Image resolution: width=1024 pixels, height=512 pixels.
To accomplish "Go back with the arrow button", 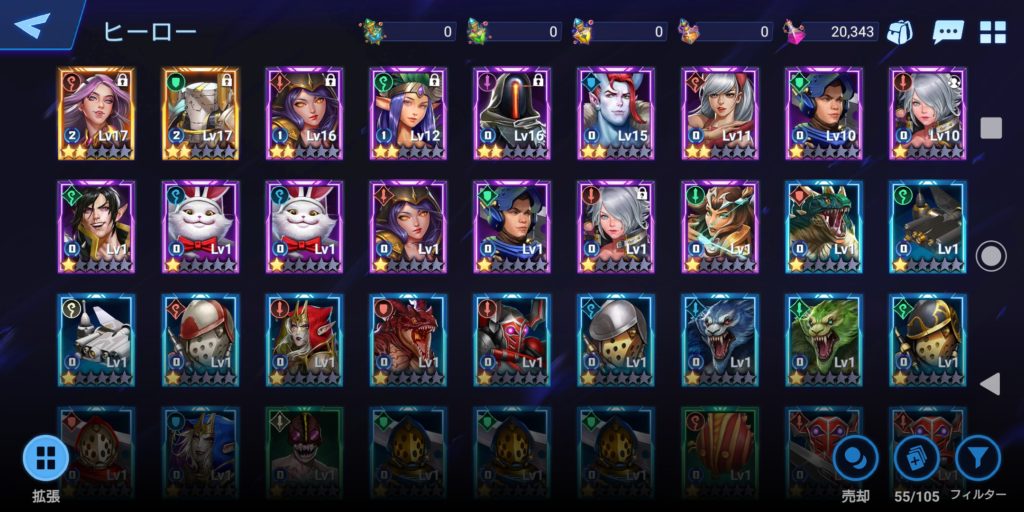I will (33, 25).
